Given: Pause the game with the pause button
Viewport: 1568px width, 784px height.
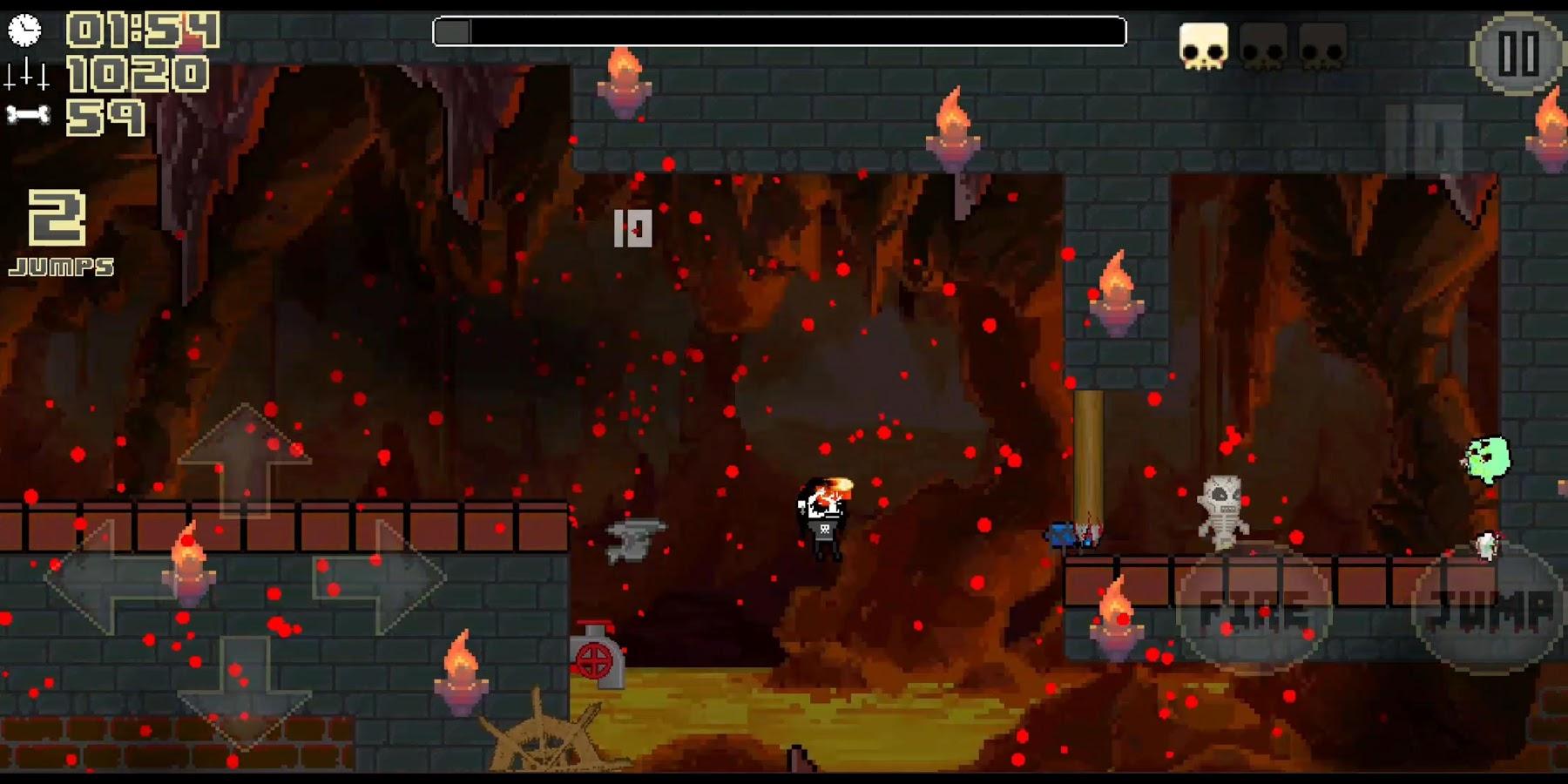Looking at the screenshot, I should 1517,54.
